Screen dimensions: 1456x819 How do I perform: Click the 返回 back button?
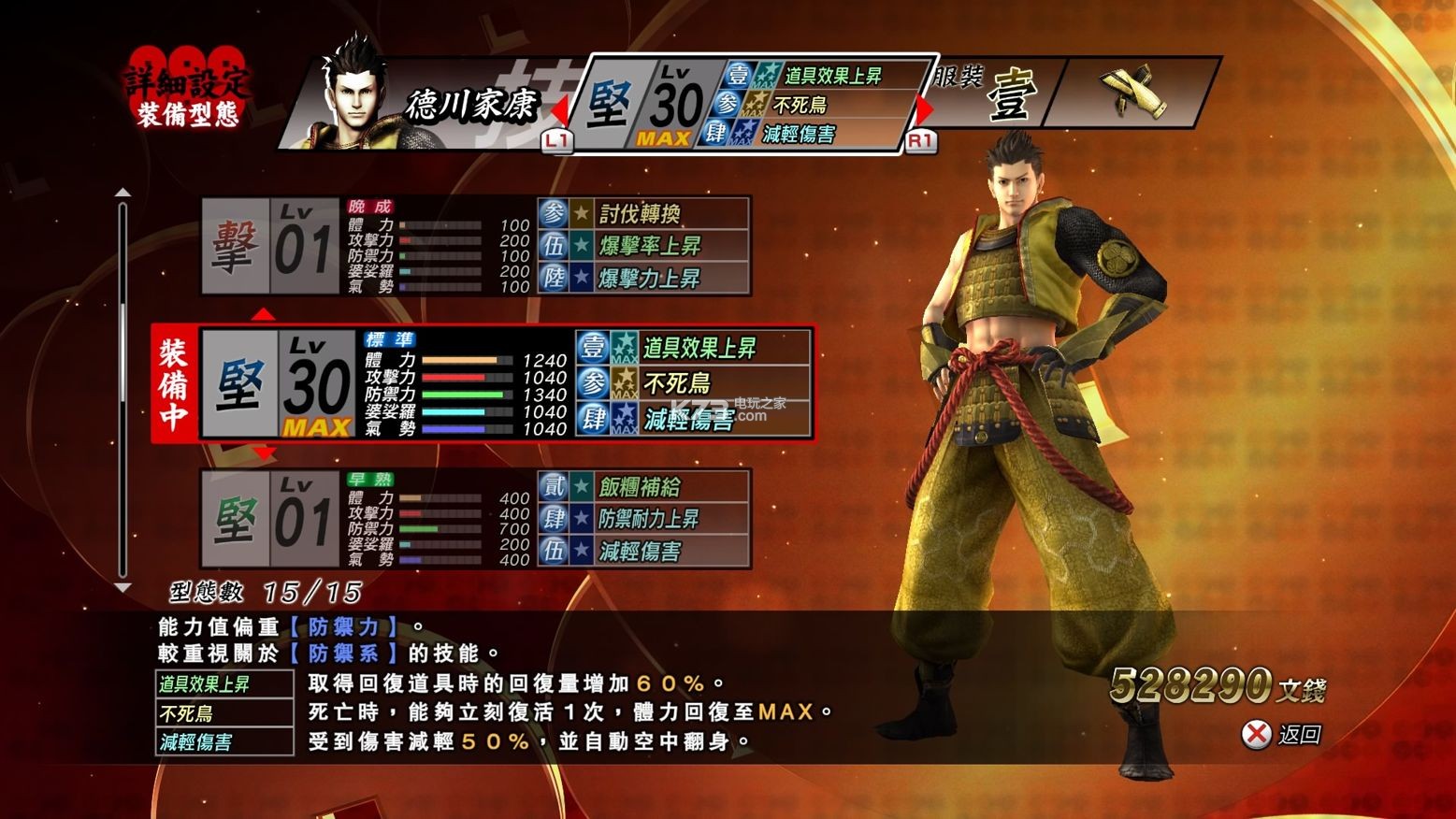pyautogui.click(x=1282, y=735)
